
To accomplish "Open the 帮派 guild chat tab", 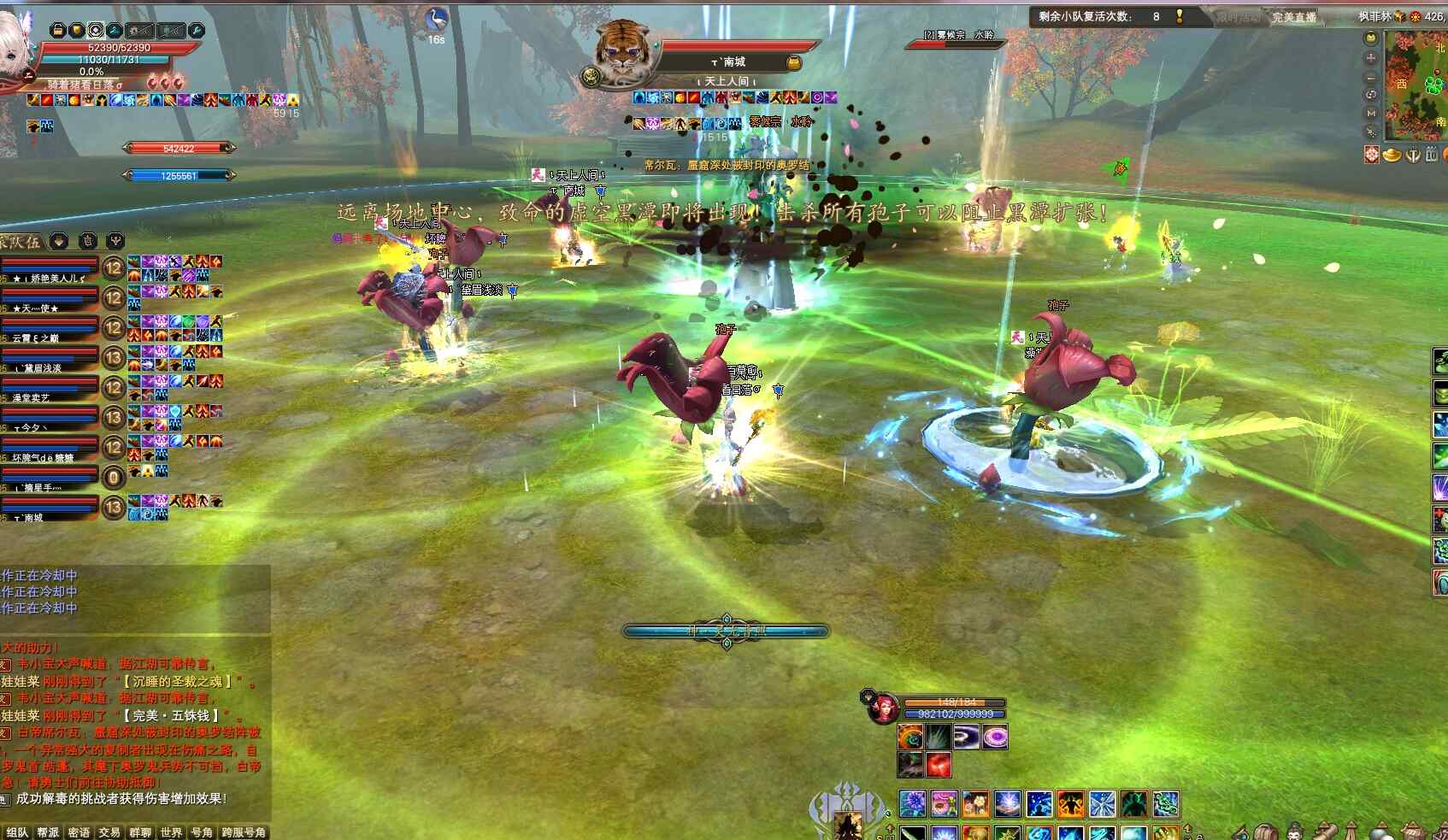I will coord(48,832).
